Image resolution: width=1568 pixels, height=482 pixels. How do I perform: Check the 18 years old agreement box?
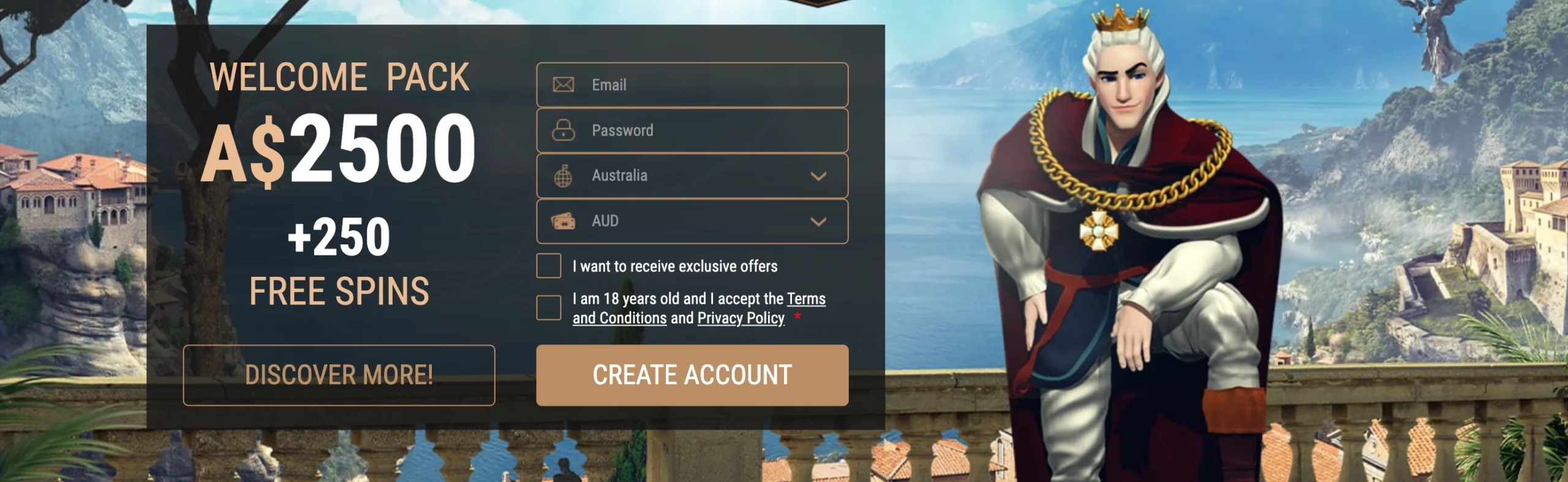[x=548, y=307]
